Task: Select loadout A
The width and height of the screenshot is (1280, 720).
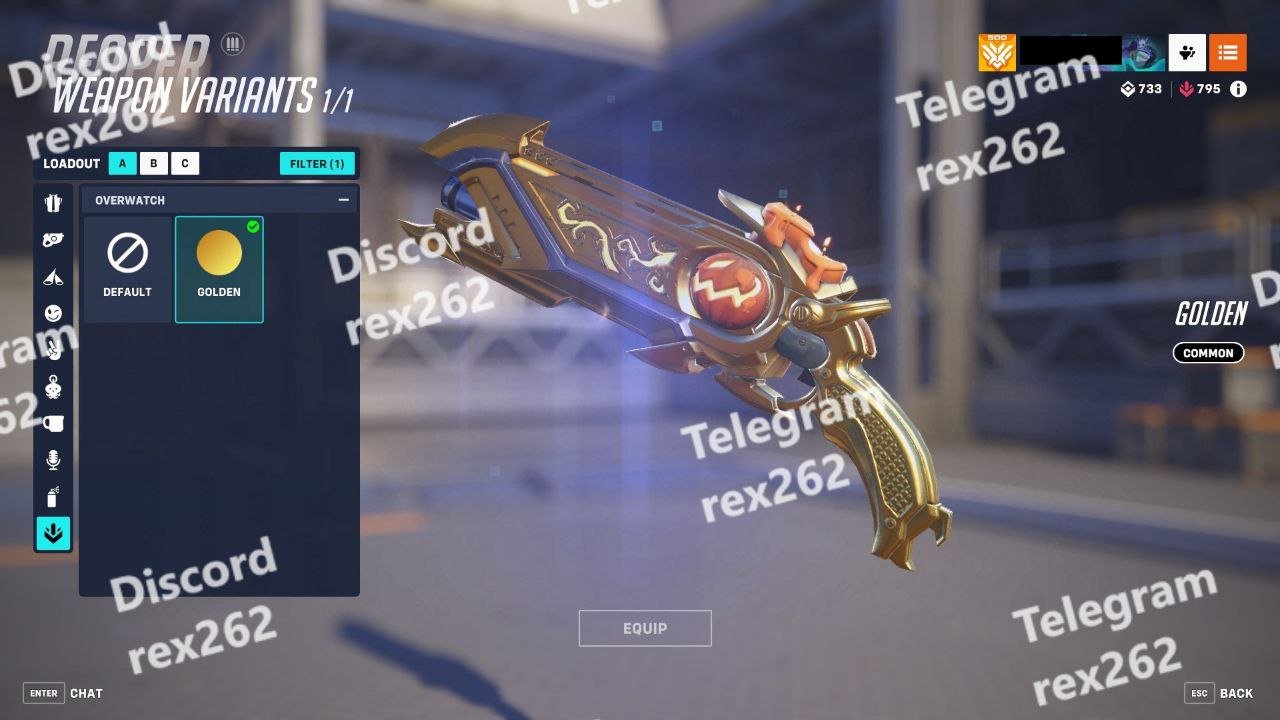Action: (x=123, y=164)
